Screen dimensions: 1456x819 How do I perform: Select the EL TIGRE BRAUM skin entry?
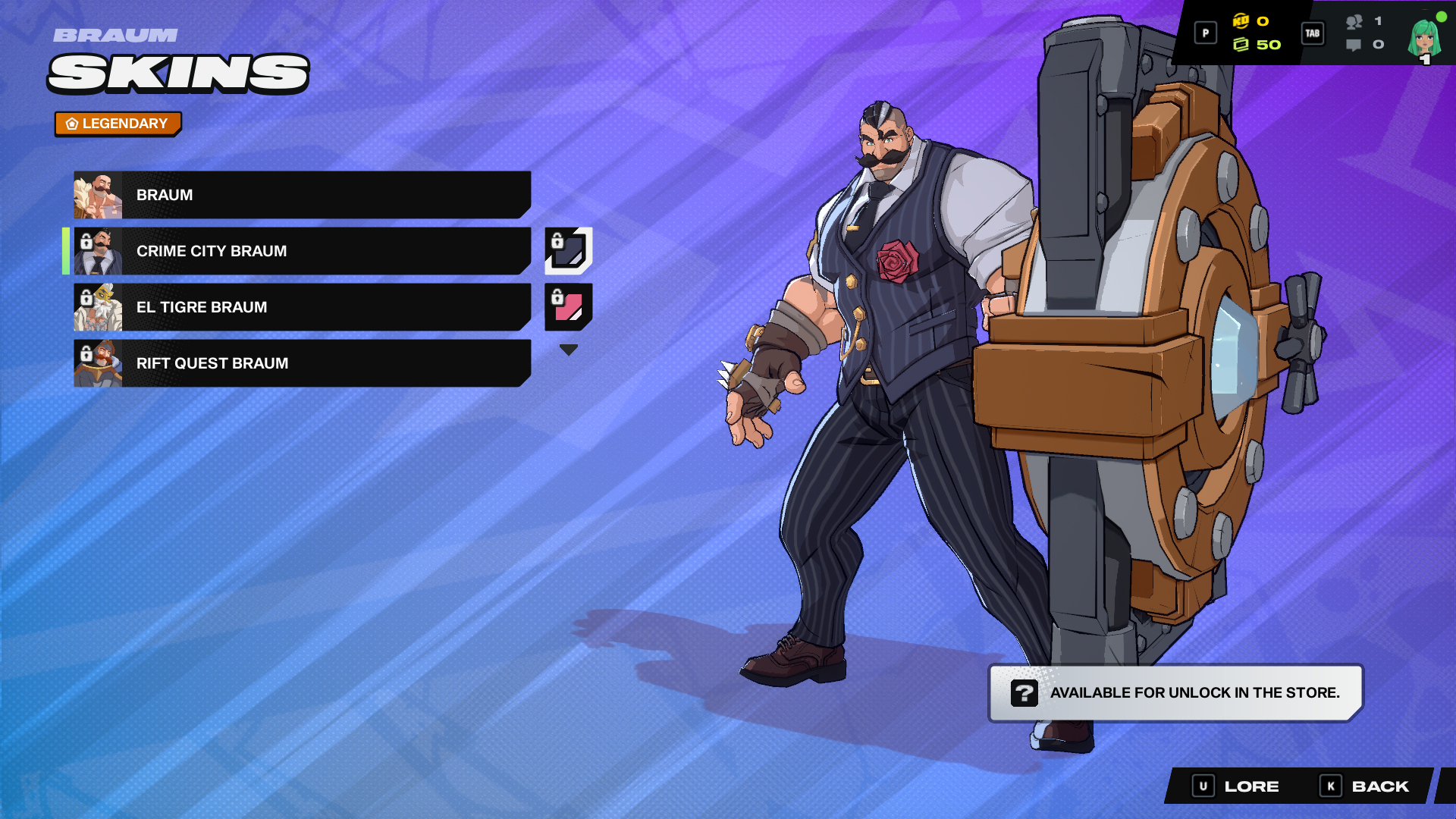tap(303, 307)
